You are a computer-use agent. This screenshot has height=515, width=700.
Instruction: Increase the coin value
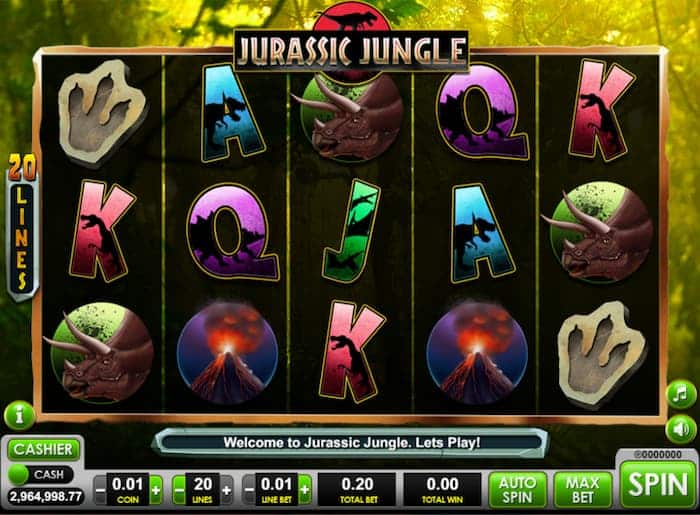coord(155,490)
